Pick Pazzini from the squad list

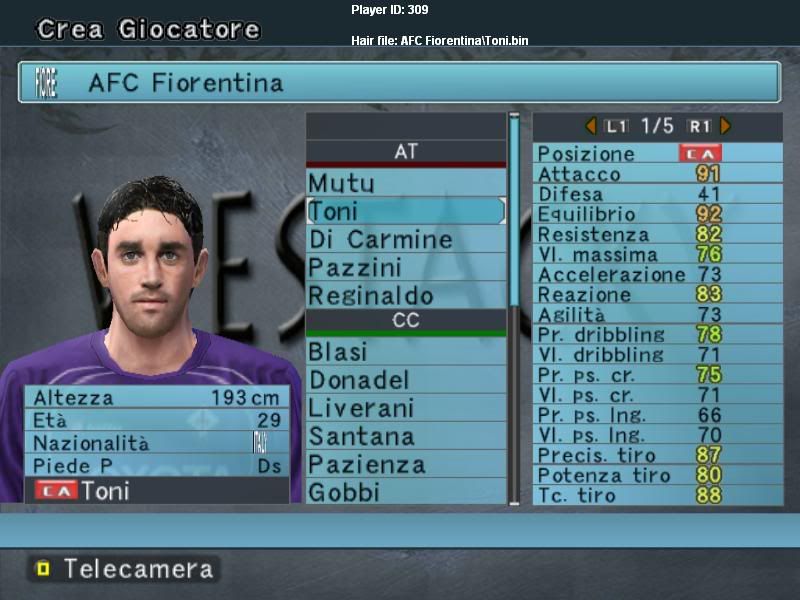tap(405, 268)
